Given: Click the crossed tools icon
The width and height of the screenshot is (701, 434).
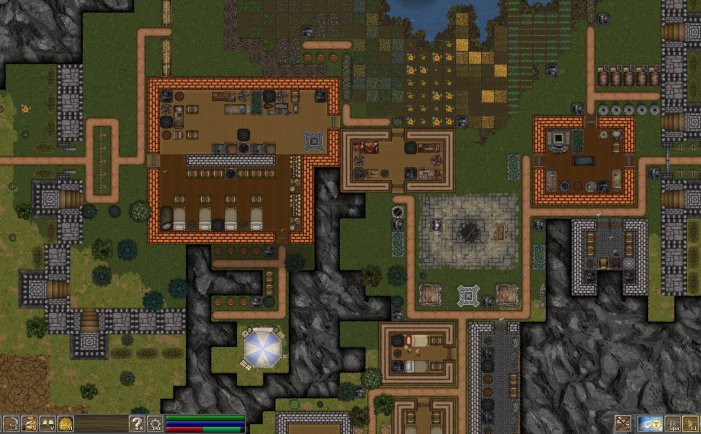Looking at the screenshot, I should 623,423.
